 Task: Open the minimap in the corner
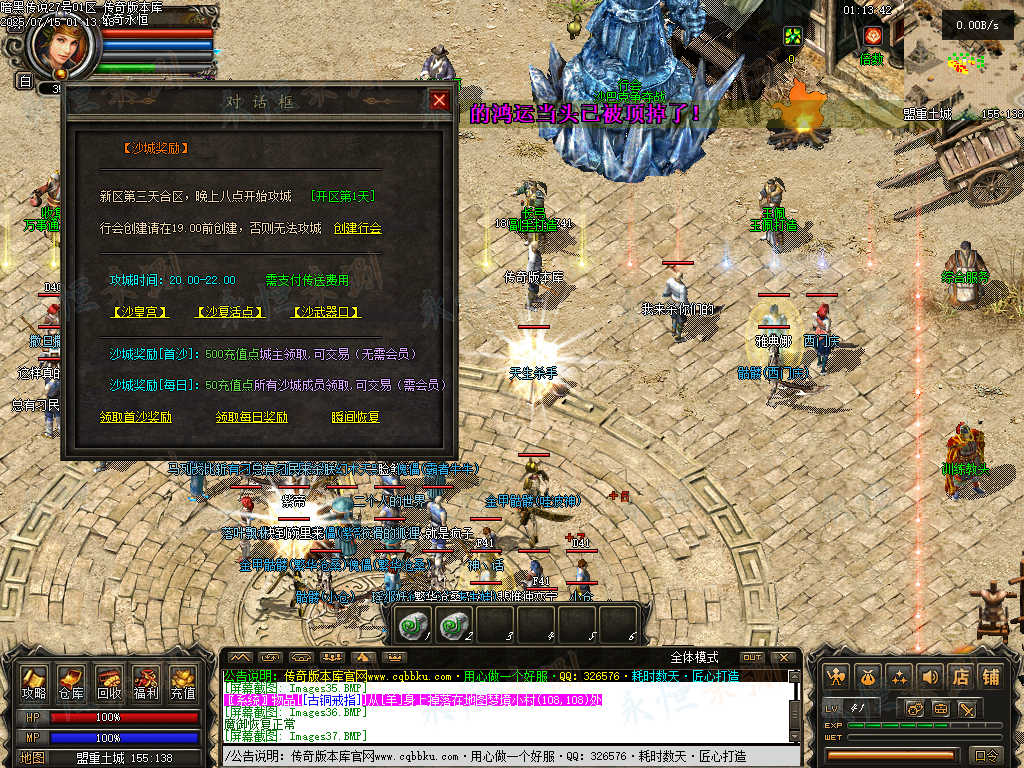coord(962,60)
